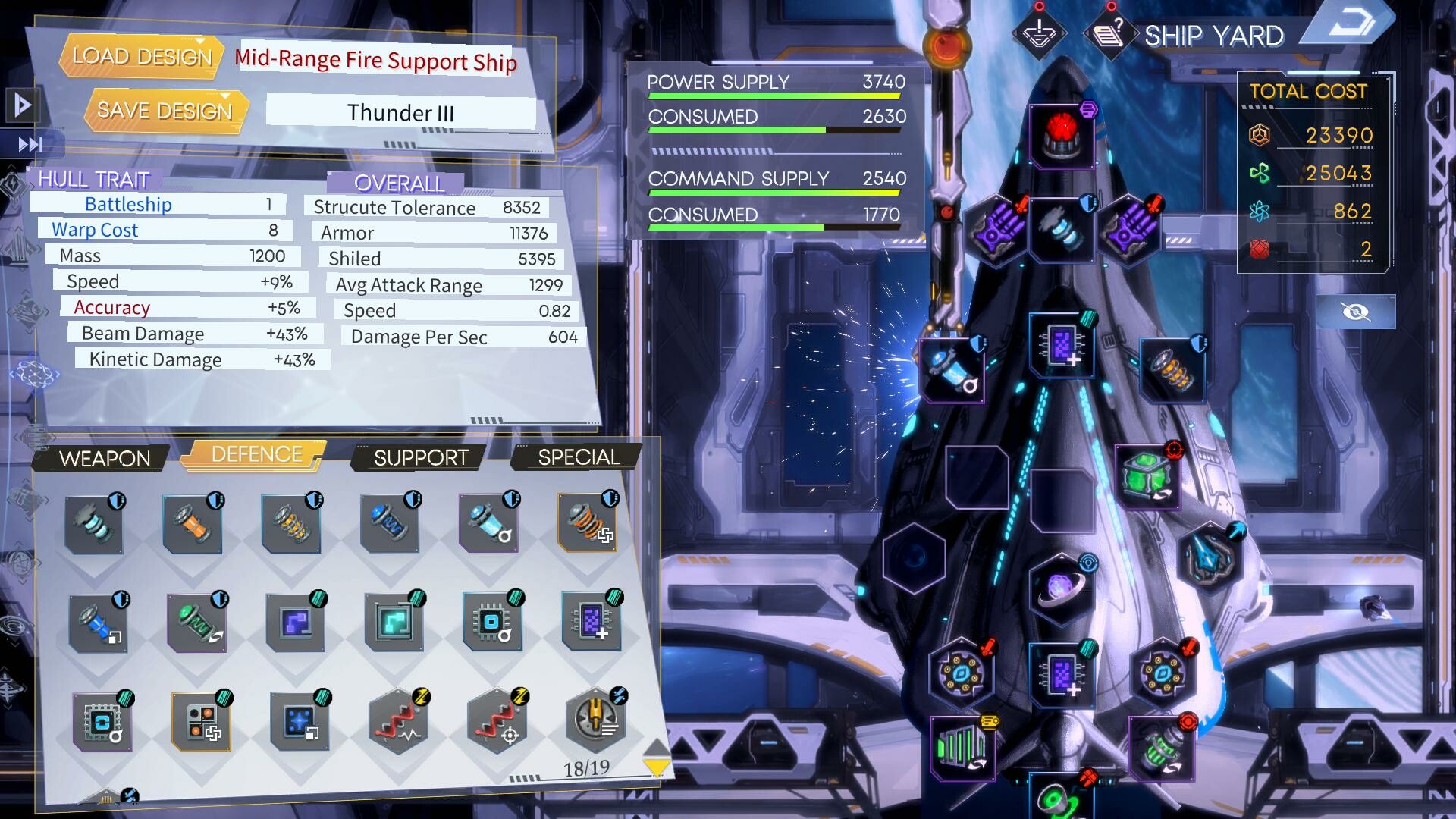Select the teal armor coil module in first defence slot

pyautogui.click(x=93, y=523)
